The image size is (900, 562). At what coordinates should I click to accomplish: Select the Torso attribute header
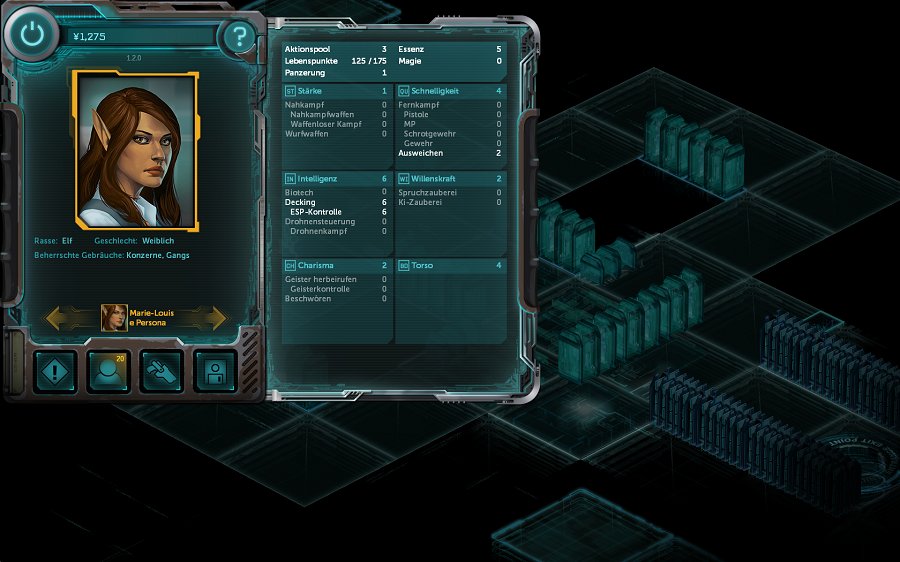tap(450, 266)
